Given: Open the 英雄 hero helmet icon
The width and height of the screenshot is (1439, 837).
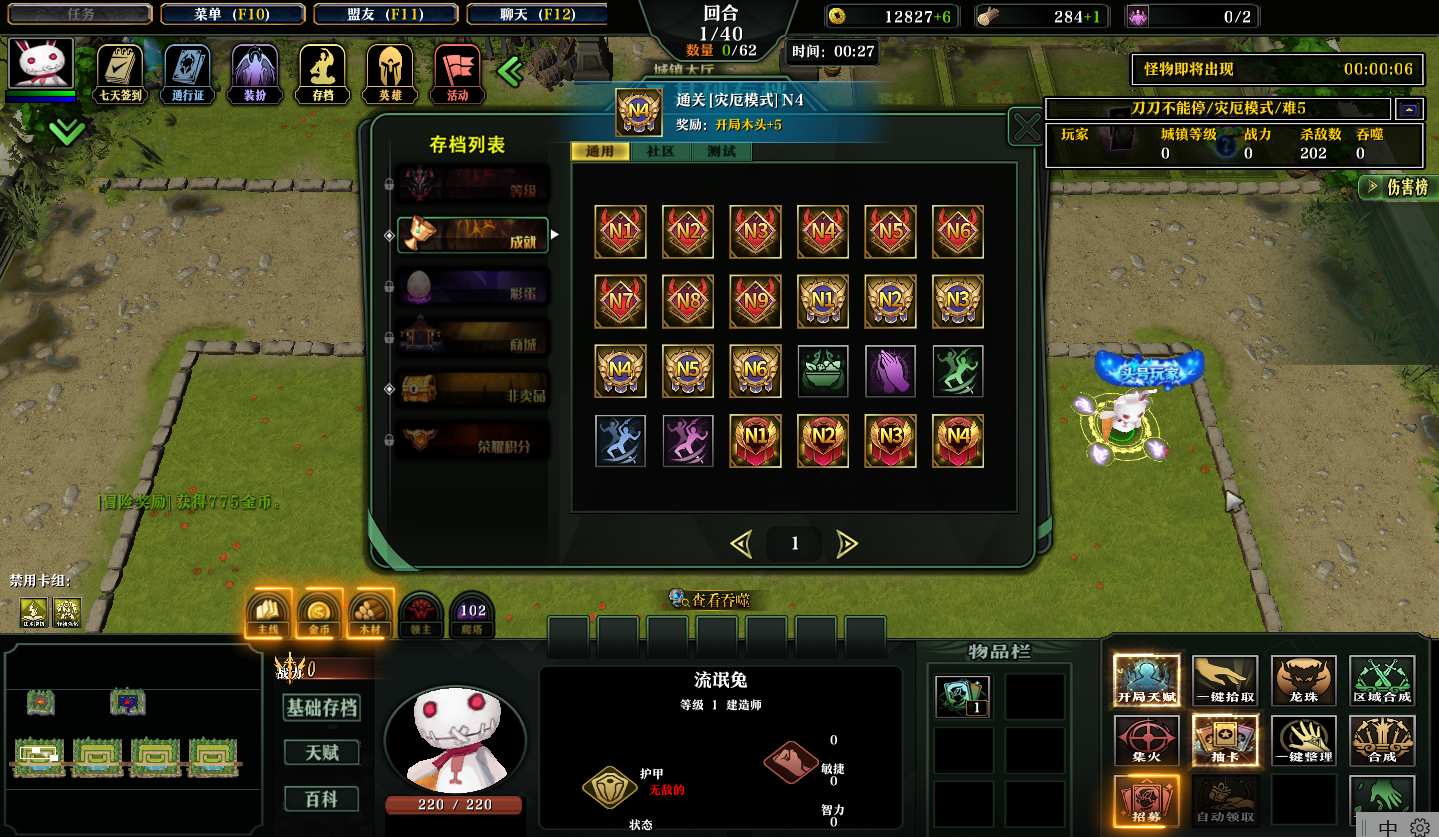Looking at the screenshot, I should pyautogui.click(x=390, y=72).
